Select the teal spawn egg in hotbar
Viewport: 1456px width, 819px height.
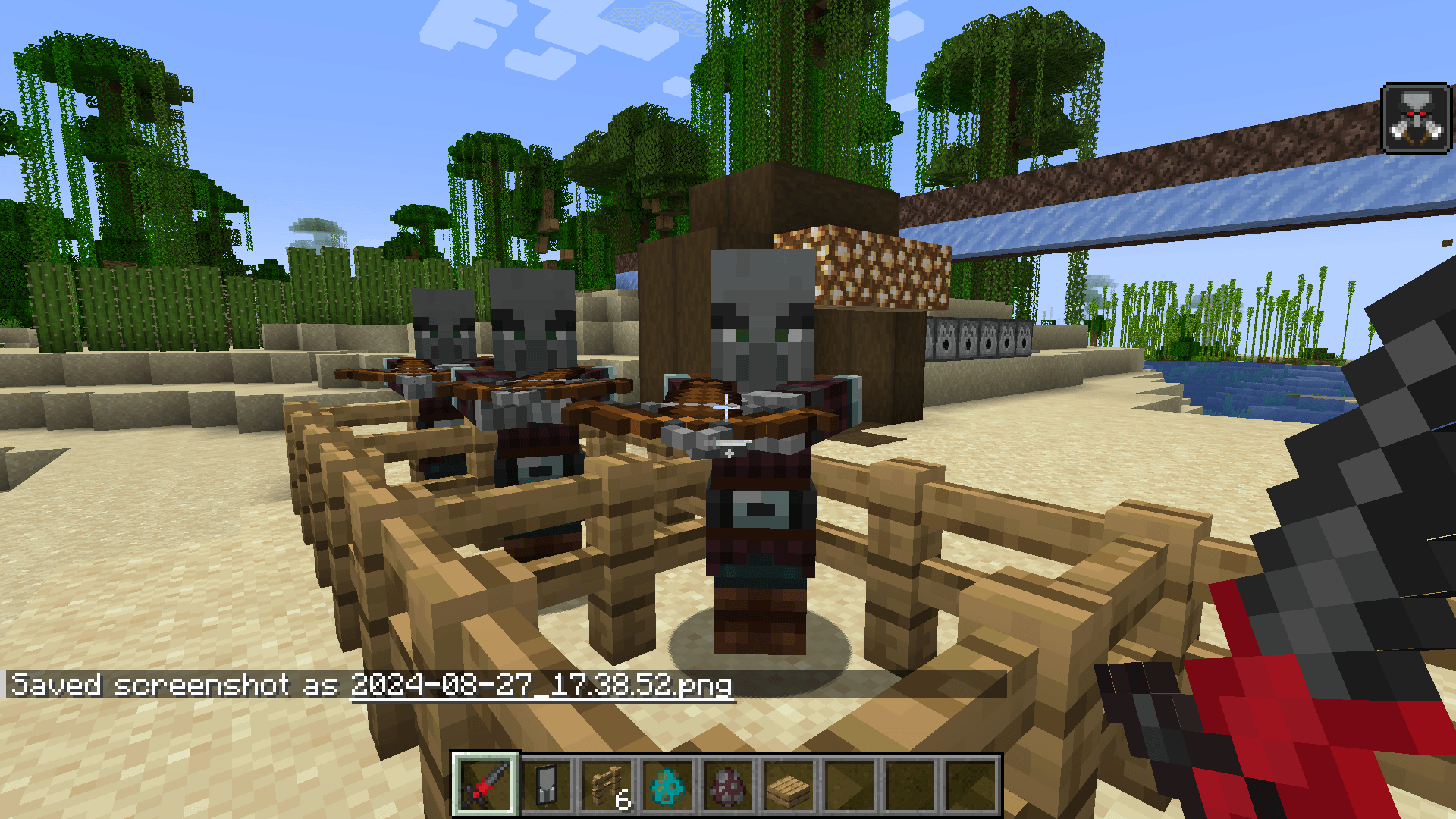[667, 785]
